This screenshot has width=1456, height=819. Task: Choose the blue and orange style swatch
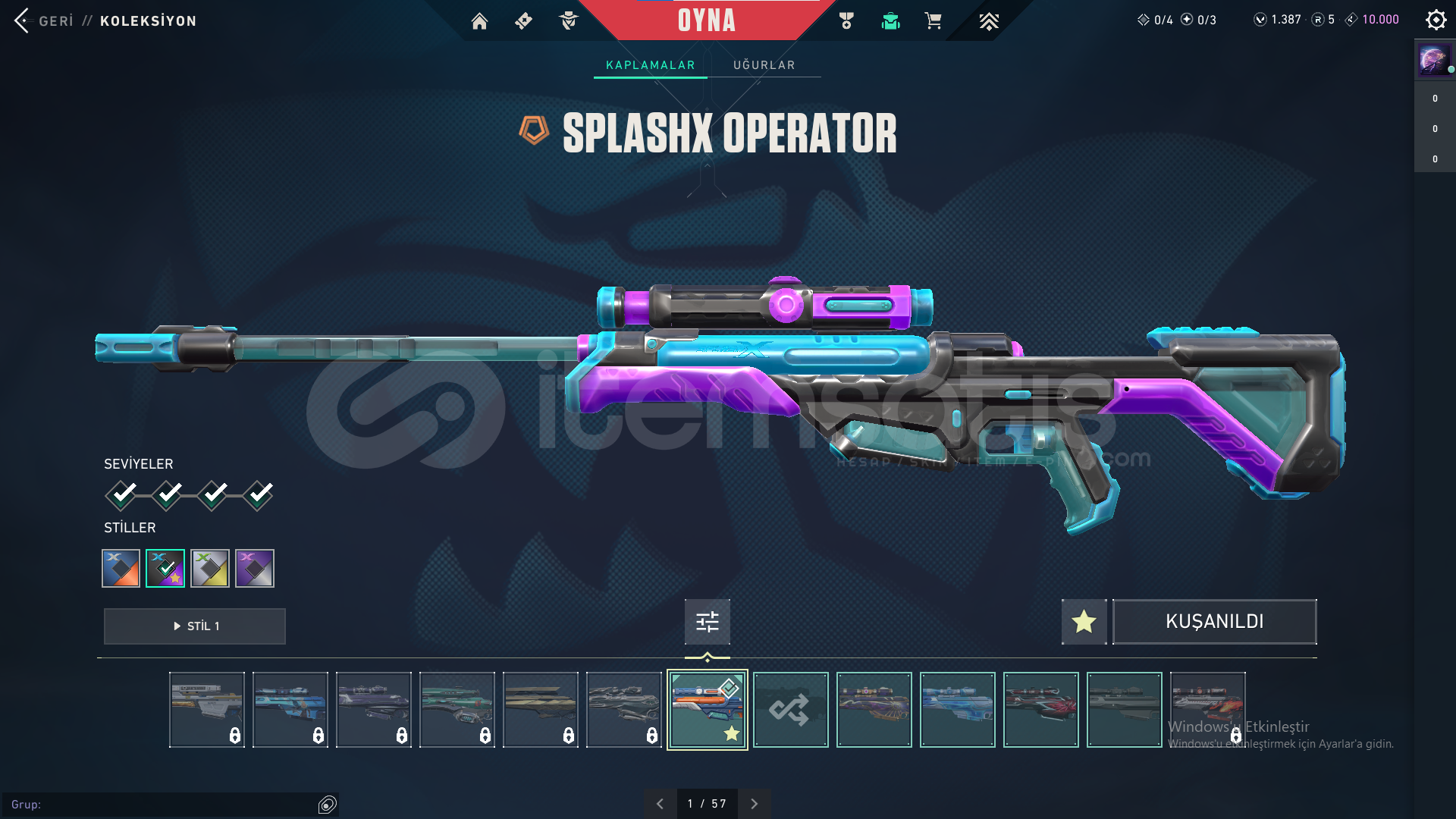pyautogui.click(x=121, y=568)
